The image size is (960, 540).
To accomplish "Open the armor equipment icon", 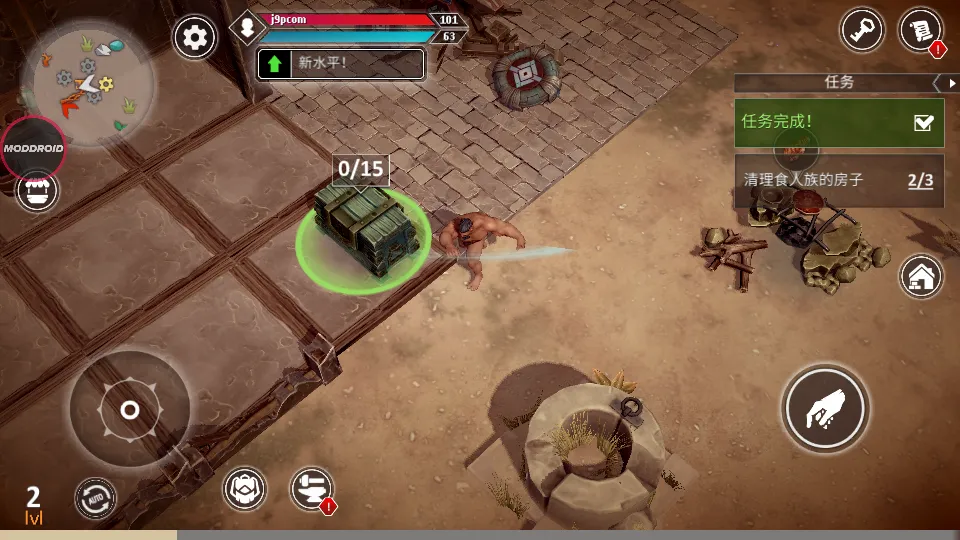I will click(x=244, y=488).
